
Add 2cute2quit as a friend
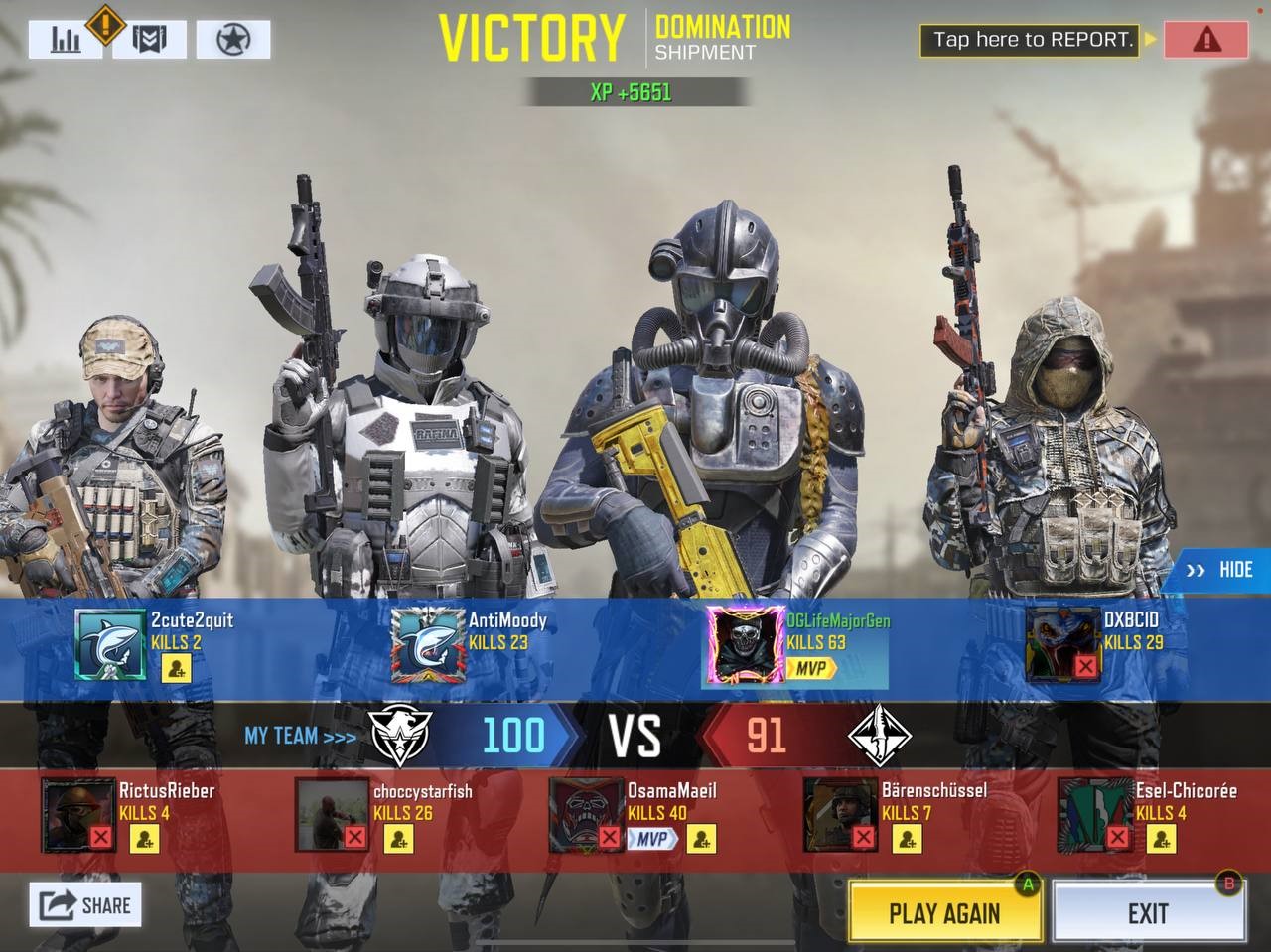point(177,668)
